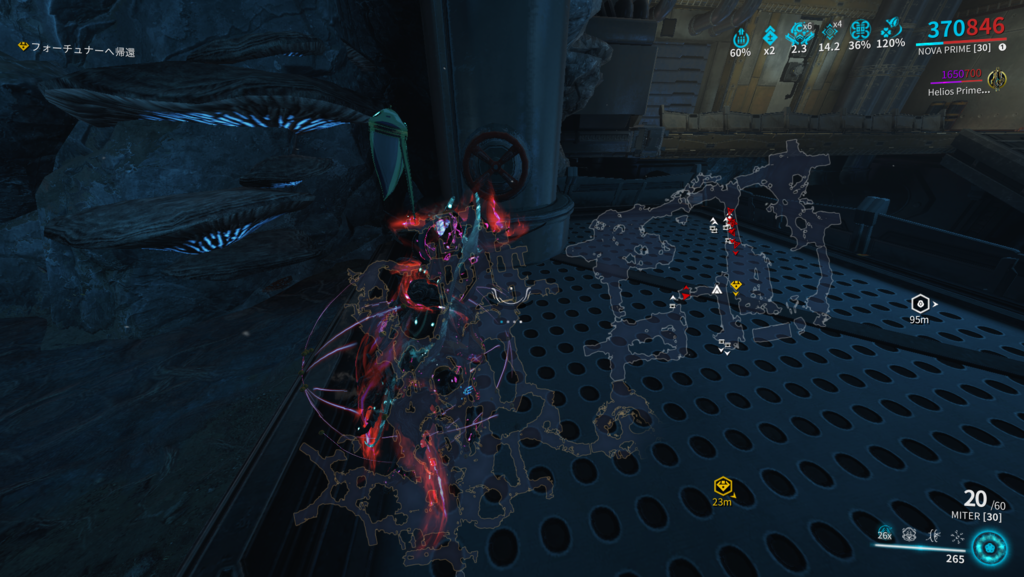Screen dimensions: 1024x577
Task: Activate the glowing selected ability orb
Action: (x=988, y=548)
